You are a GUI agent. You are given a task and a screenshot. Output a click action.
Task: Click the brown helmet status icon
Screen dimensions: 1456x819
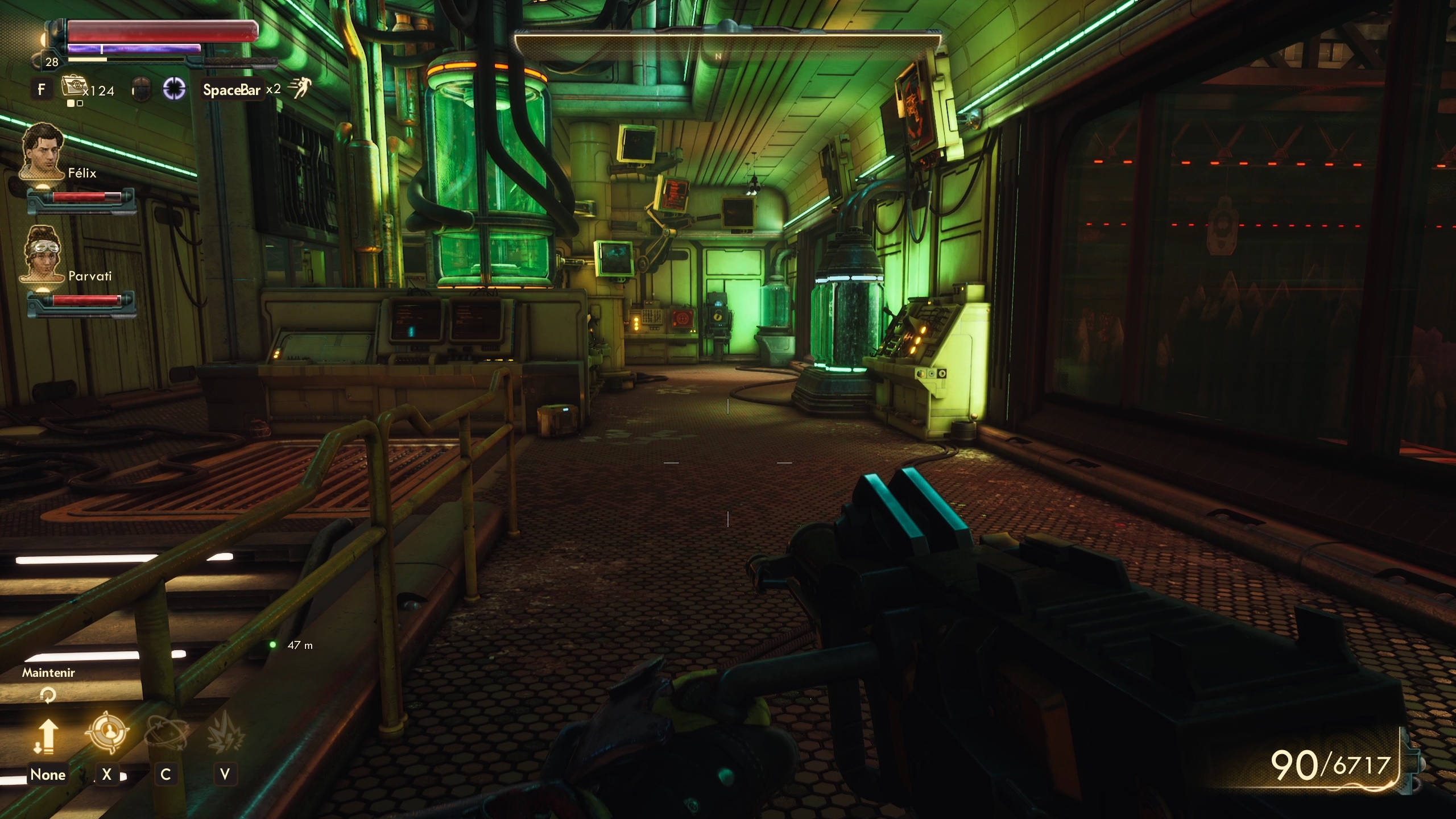pos(140,90)
